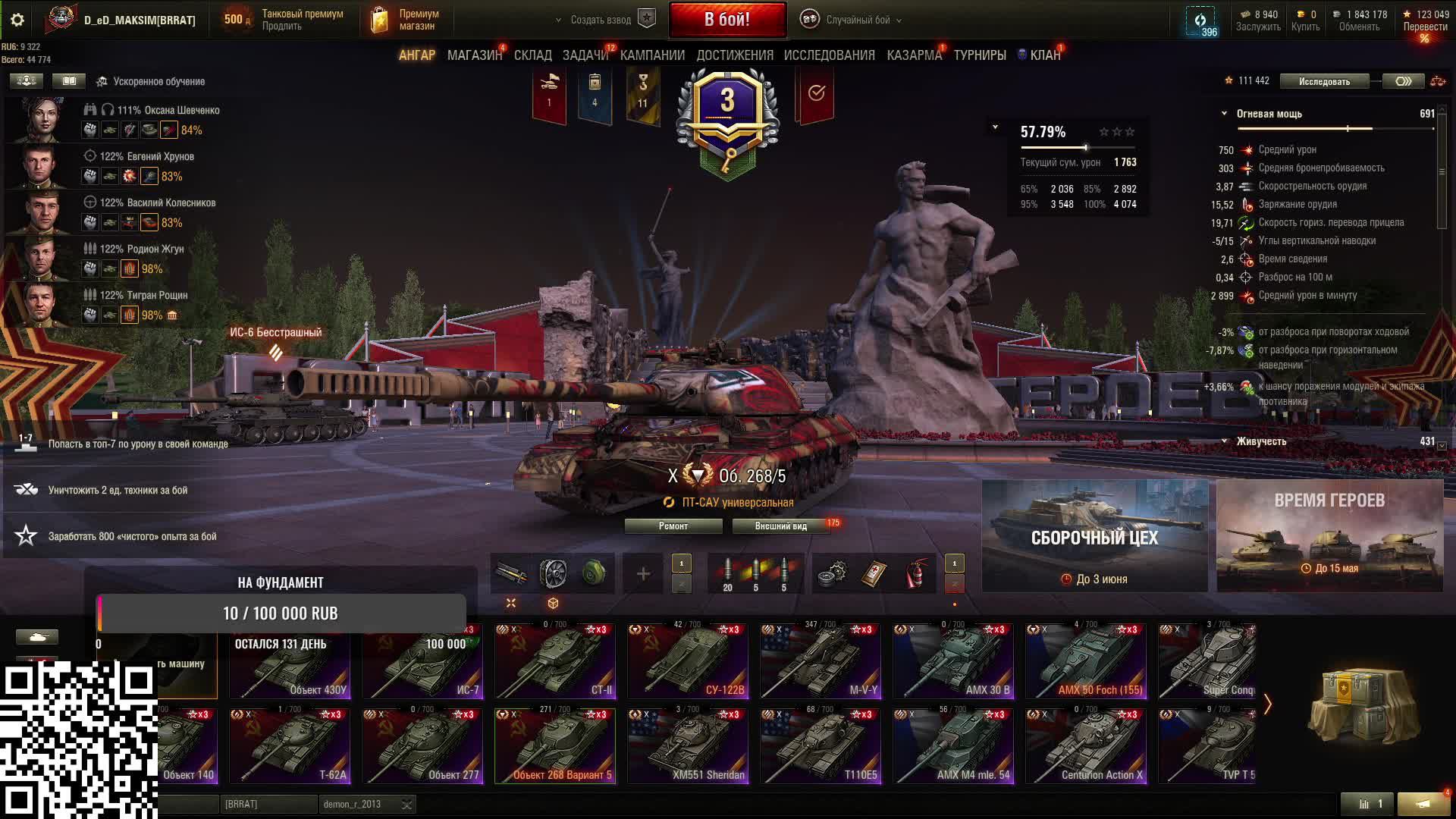Open the СКЛАД tab
This screenshot has width=1456, height=819.
coord(532,55)
